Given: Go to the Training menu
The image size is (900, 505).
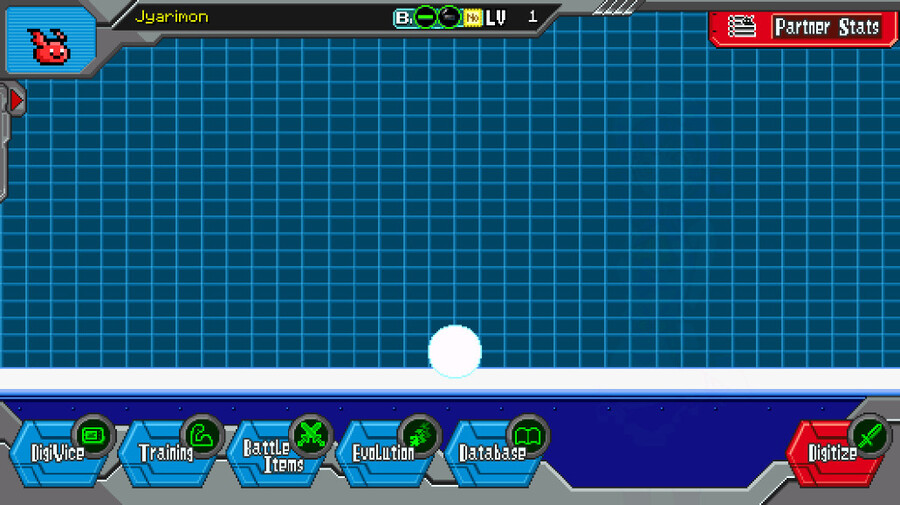Looking at the screenshot, I should pos(168,453).
